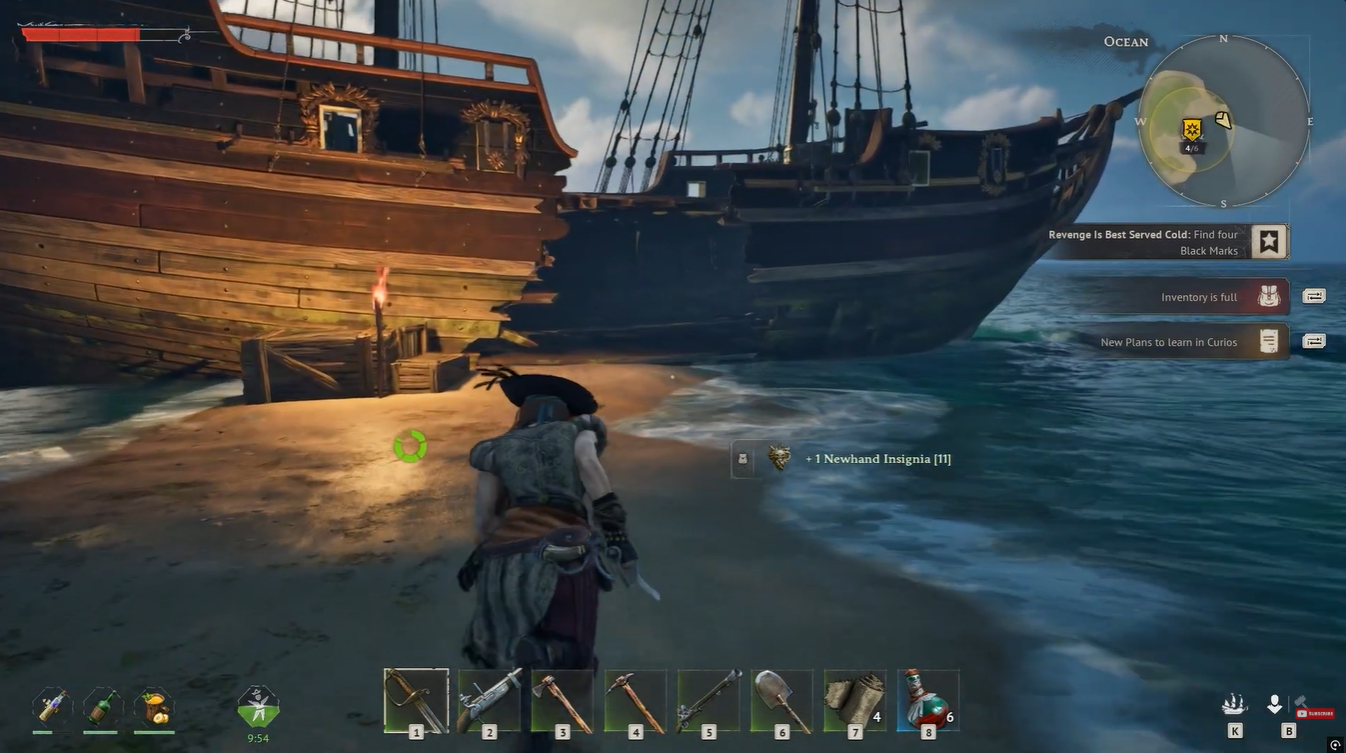
Task: Click the yellow quest marker on the minimap
Action: 1191,129
